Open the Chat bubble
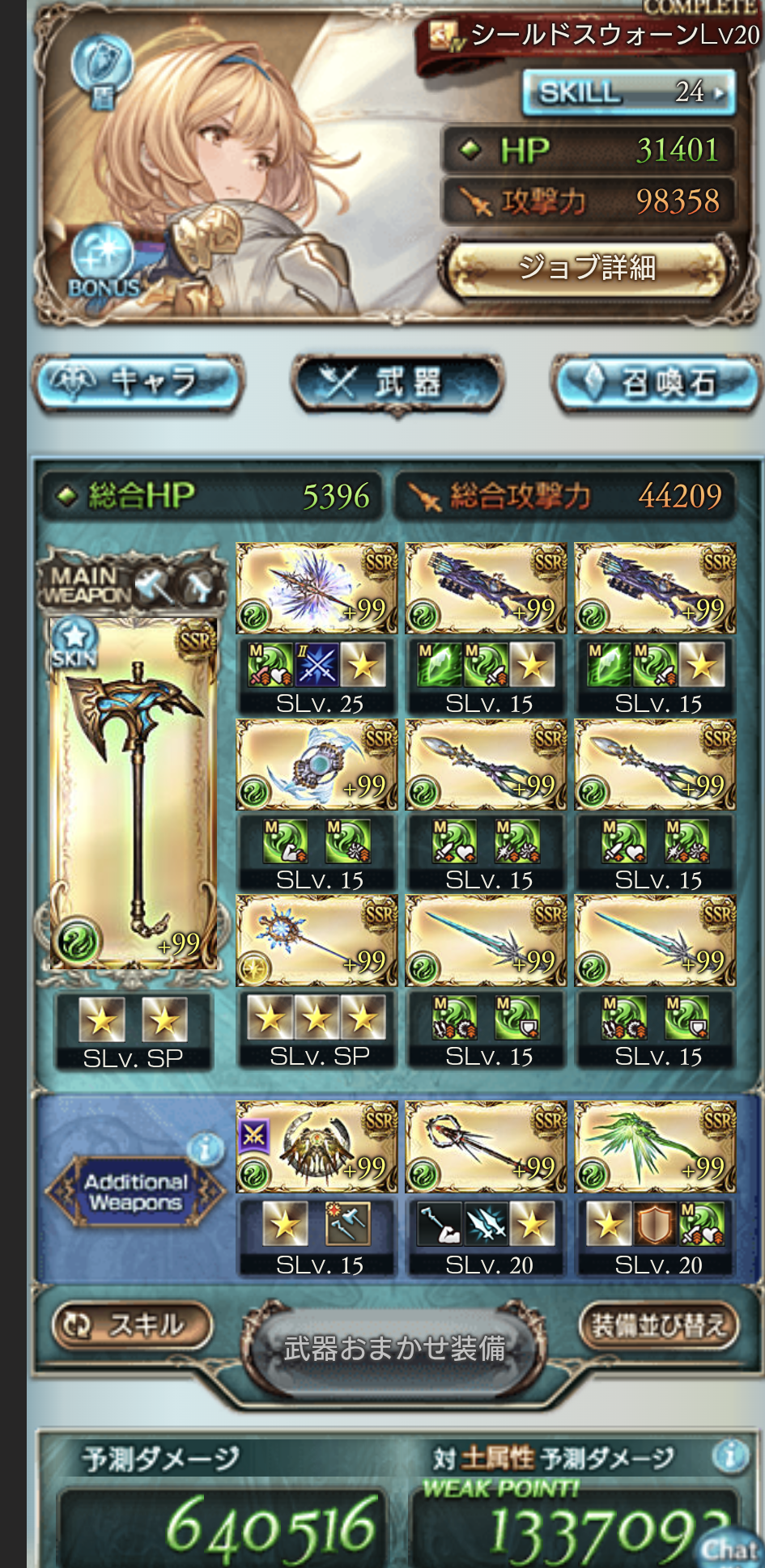The width and height of the screenshot is (765, 1568). pos(729,1545)
